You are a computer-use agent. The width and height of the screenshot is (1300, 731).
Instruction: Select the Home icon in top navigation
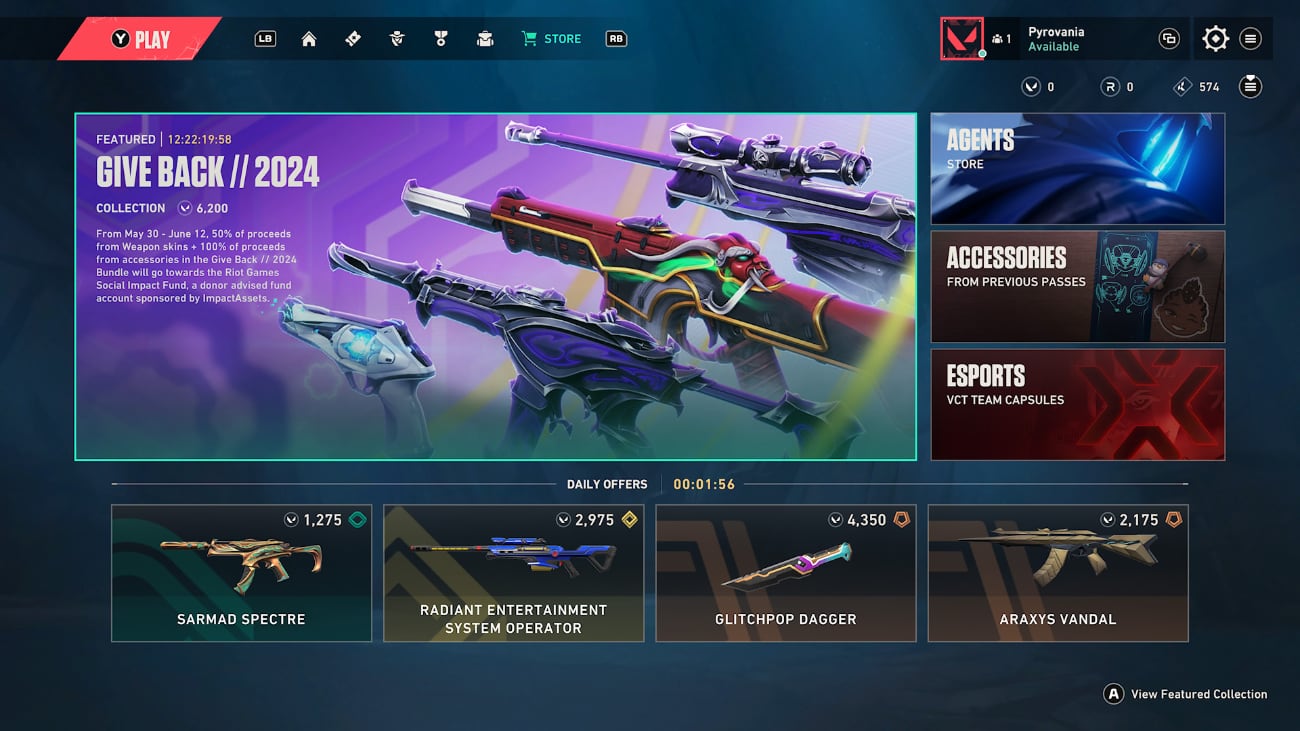[x=309, y=39]
